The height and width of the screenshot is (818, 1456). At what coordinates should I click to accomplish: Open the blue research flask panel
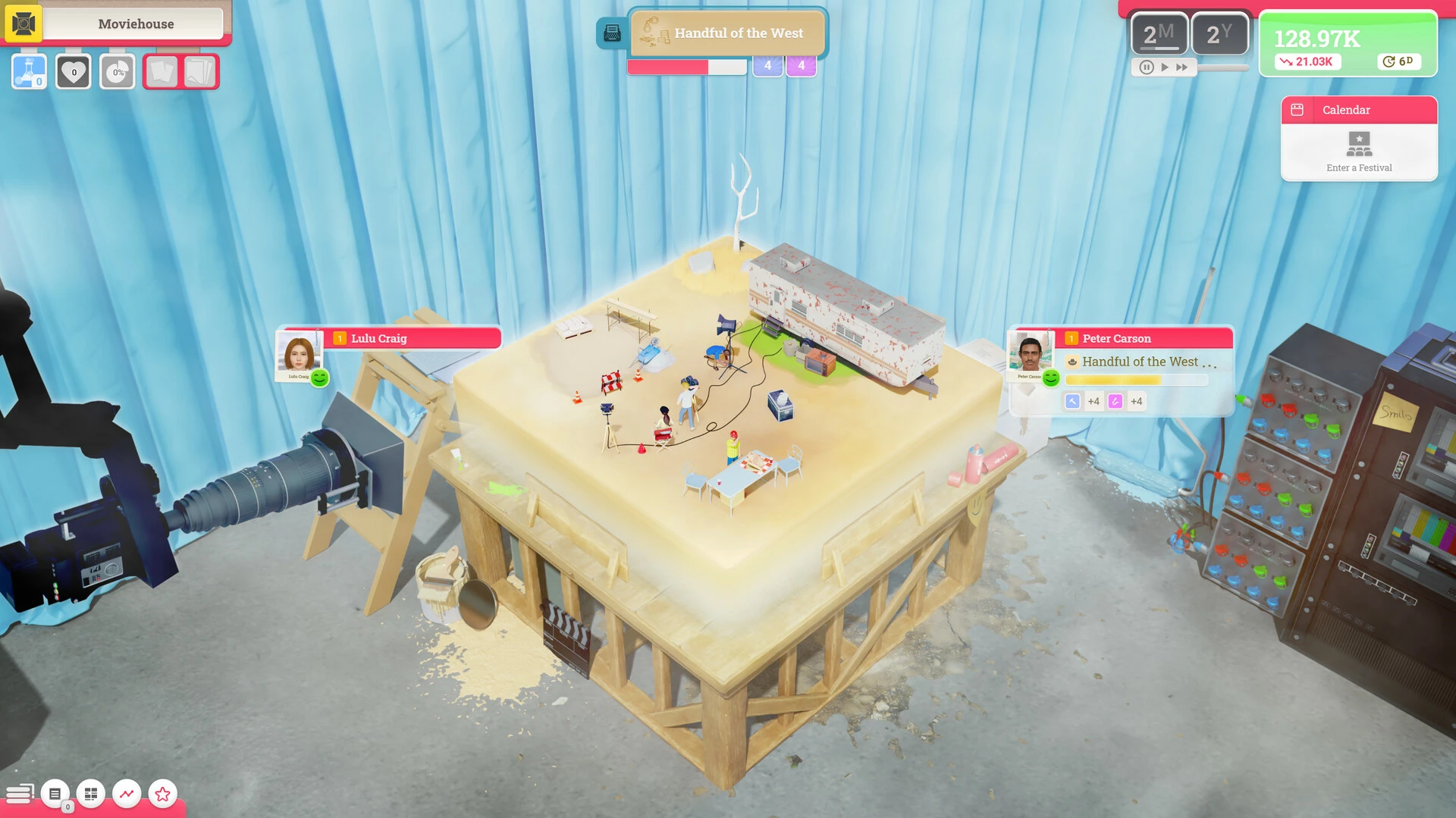click(30, 72)
